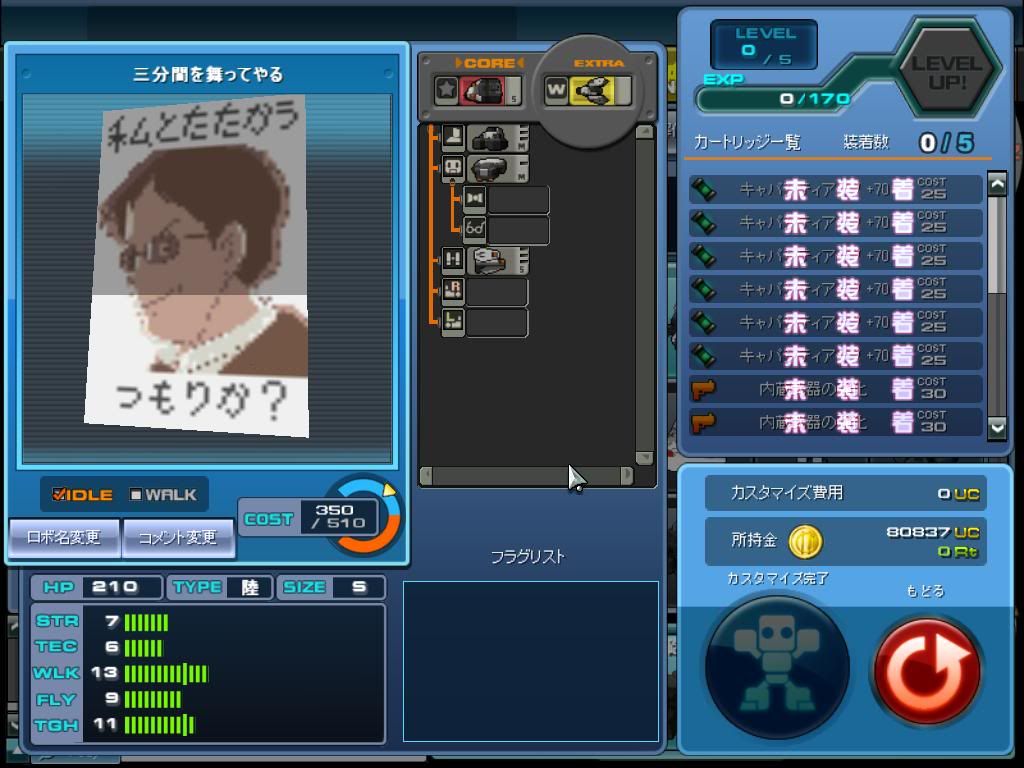The height and width of the screenshot is (768, 1024).
Task: Hit the LEVEL UP! hexagon button
Action: [x=946, y=73]
